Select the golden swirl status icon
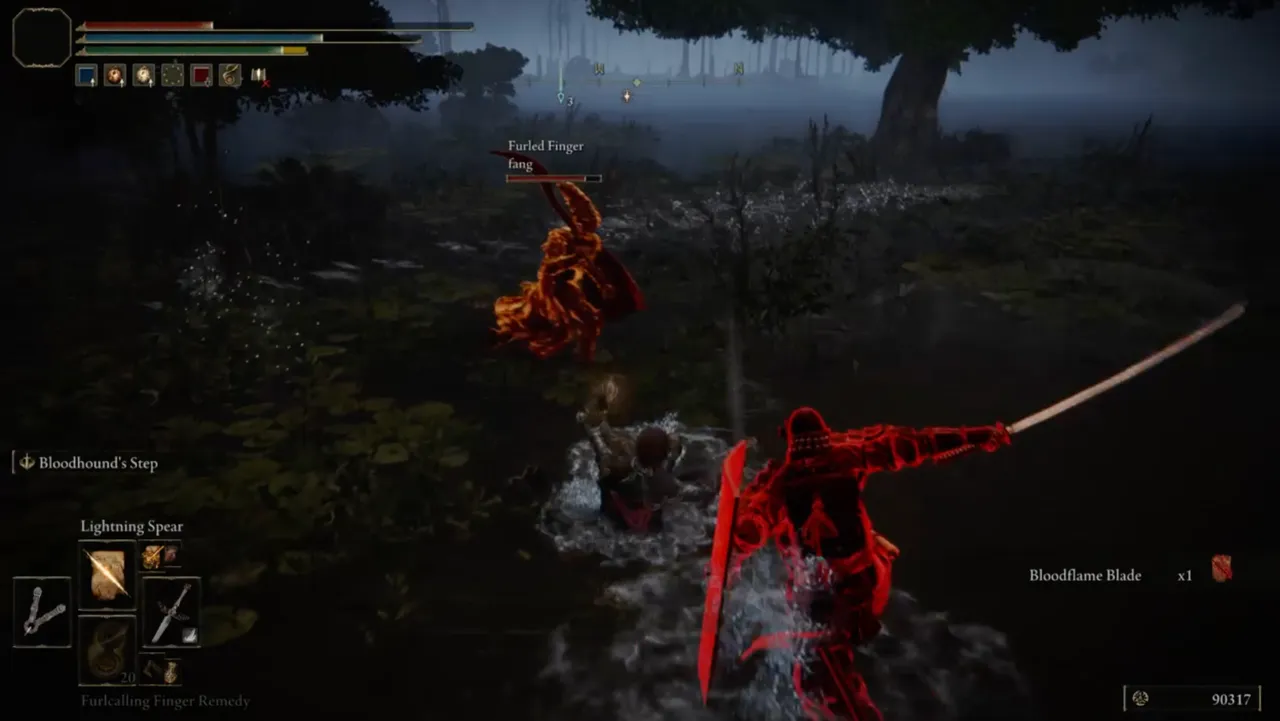Screen dimensions: 1280x721 point(230,75)
